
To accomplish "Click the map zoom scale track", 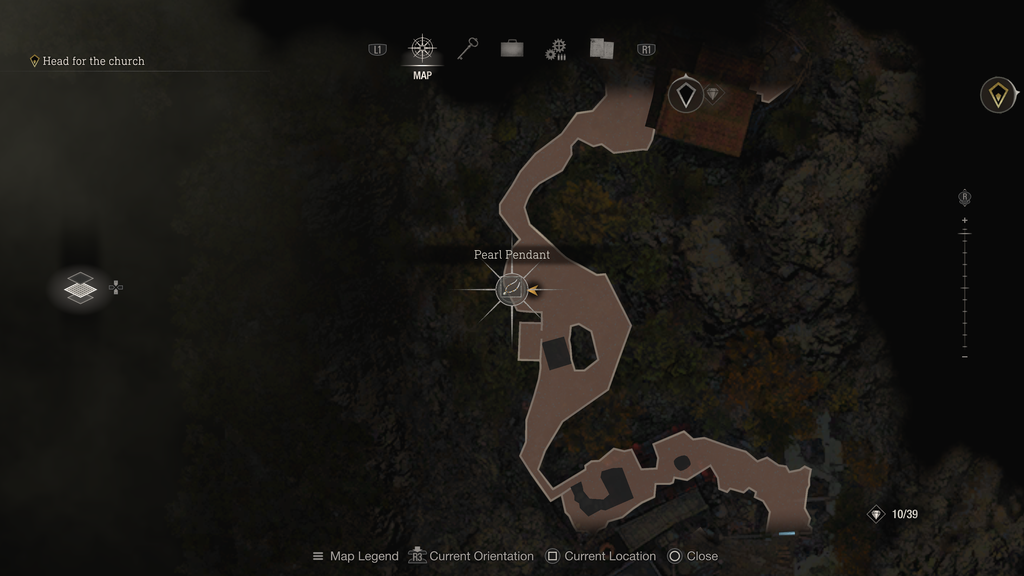I will tap(965, 288).
